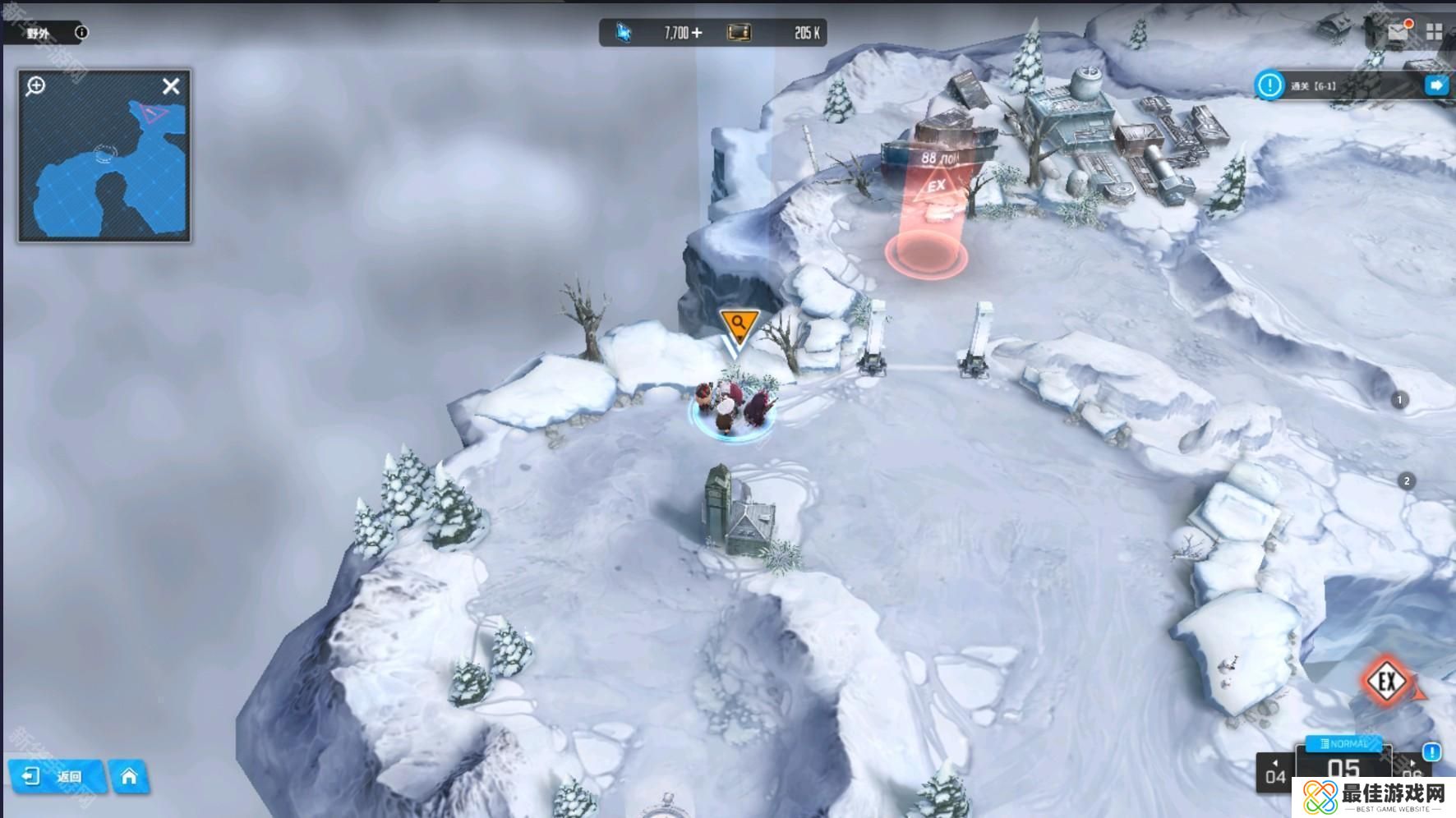Screen dimensions: 1456x818
Task: Close the minimap panel
Action: point(171,86)
